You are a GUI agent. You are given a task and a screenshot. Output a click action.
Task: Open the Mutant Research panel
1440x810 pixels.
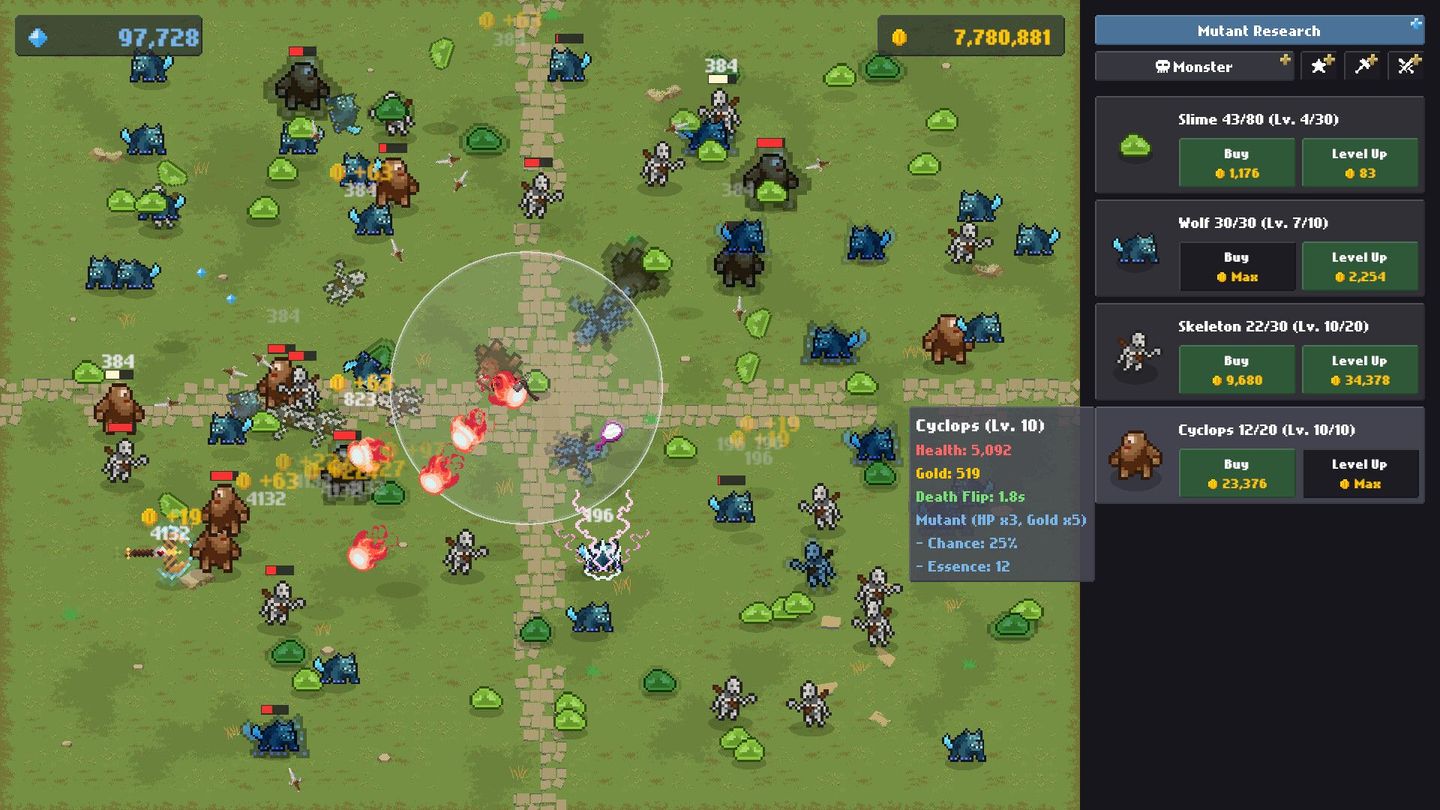1258,30
